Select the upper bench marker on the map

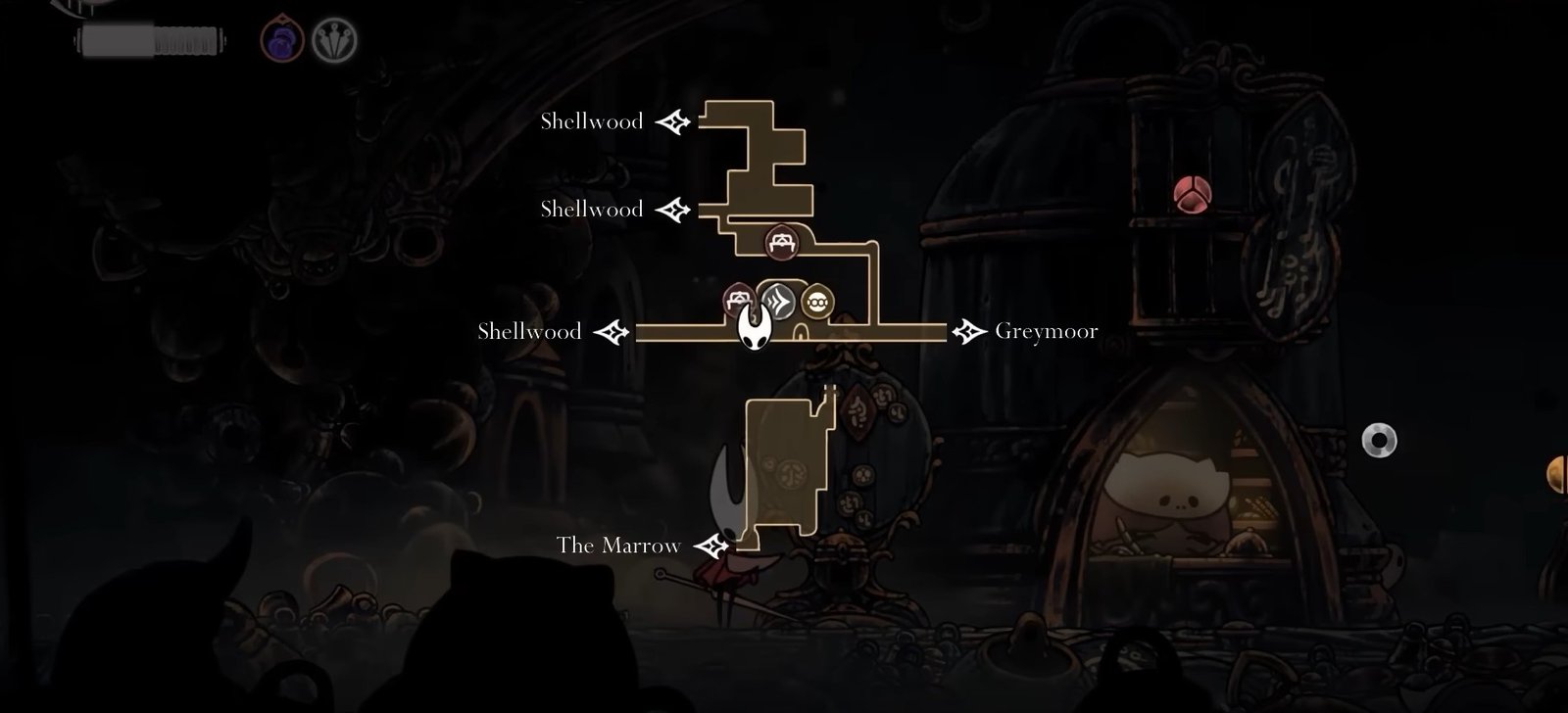coord(781,242)
